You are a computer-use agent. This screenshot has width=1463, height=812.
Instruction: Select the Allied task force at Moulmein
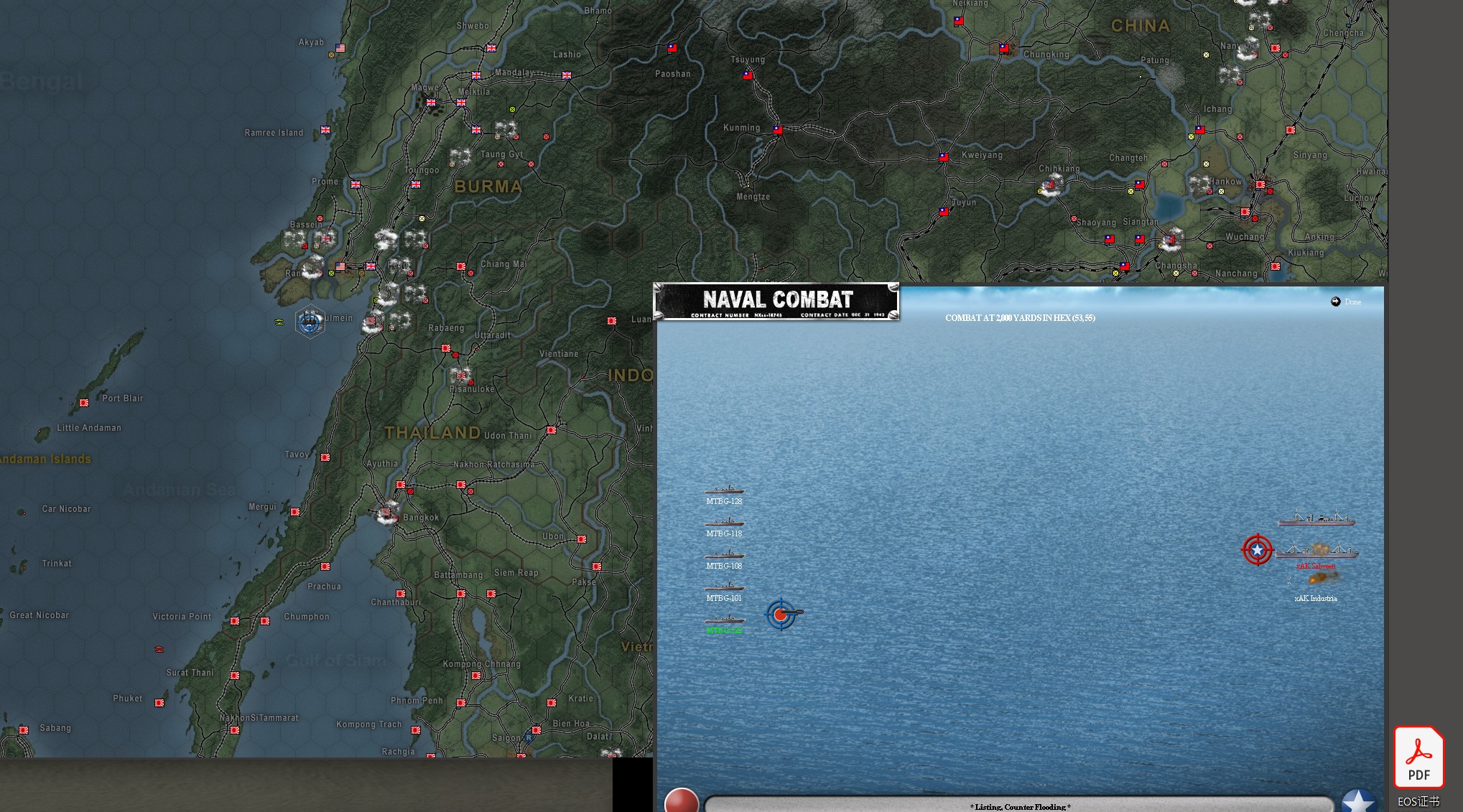tap(310, 322)
